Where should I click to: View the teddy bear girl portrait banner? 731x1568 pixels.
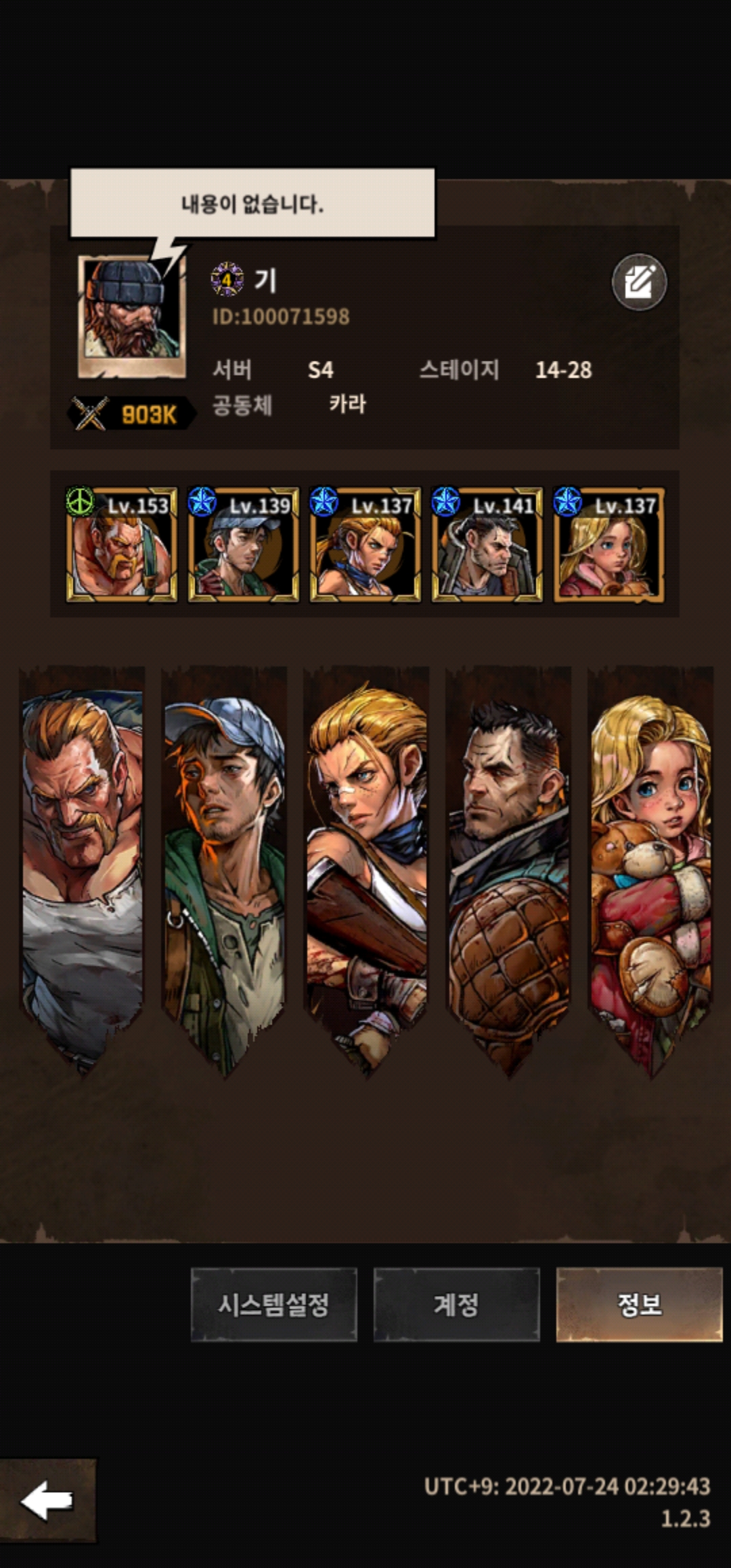[651, 860]
